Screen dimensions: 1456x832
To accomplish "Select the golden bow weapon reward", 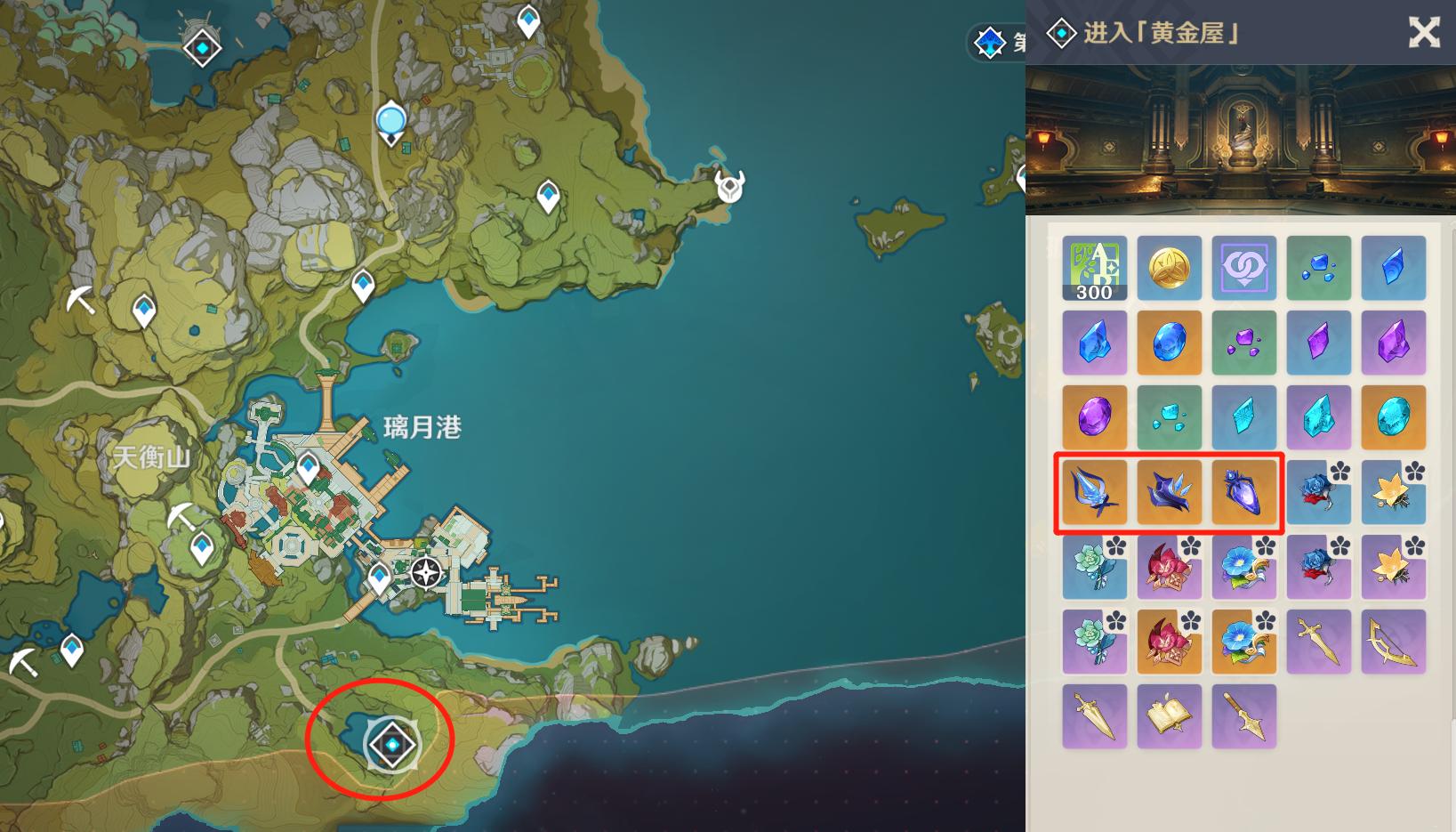I will click(1393, 642).
